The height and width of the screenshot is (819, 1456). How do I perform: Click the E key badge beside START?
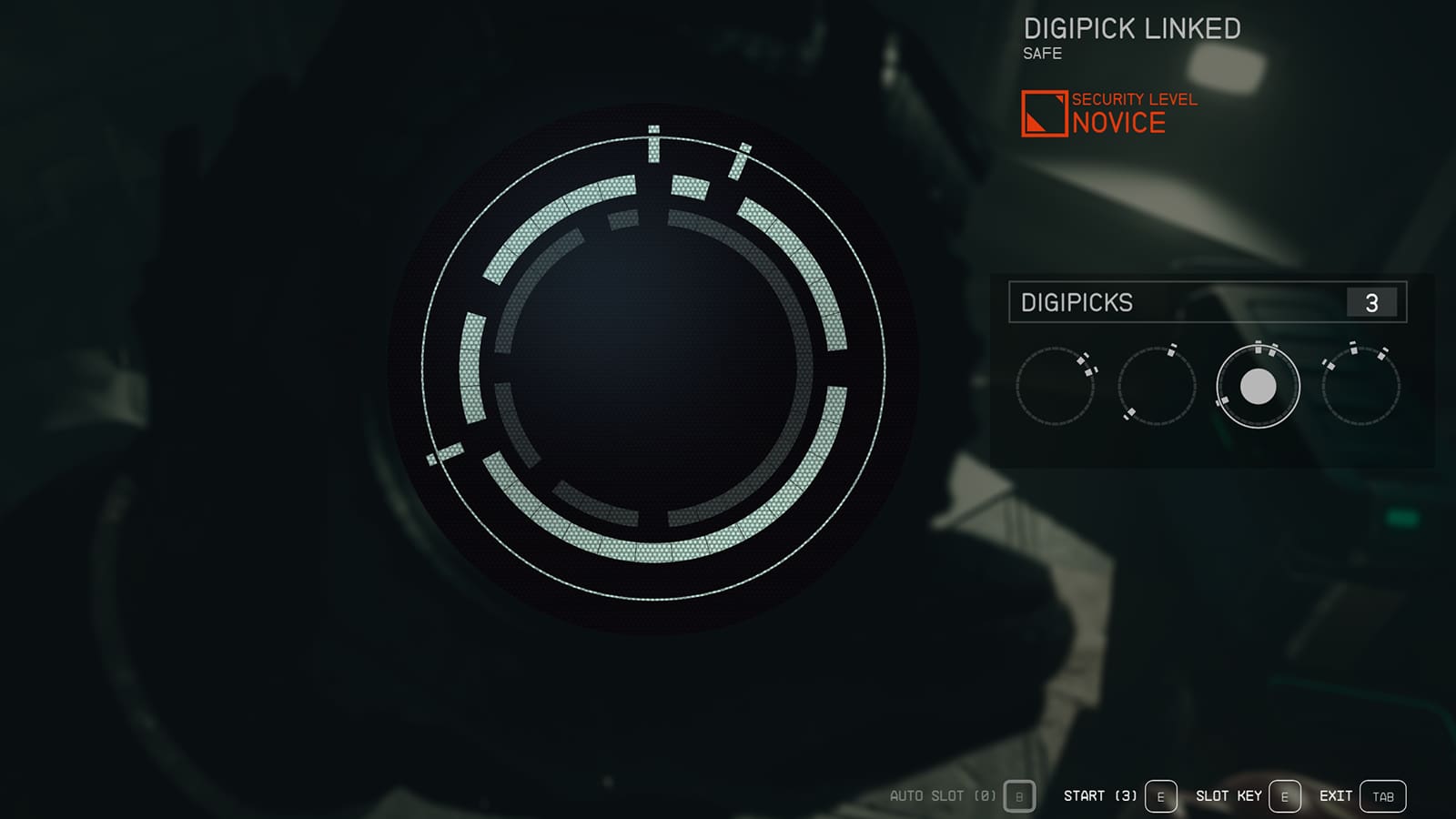1158,794
